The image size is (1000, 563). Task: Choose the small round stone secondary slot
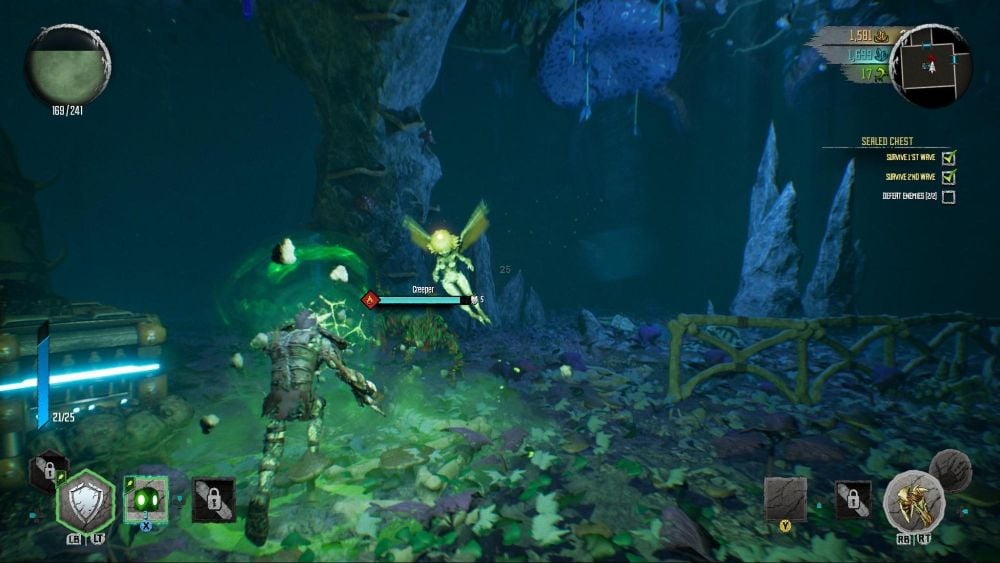[x=949, y=470]
